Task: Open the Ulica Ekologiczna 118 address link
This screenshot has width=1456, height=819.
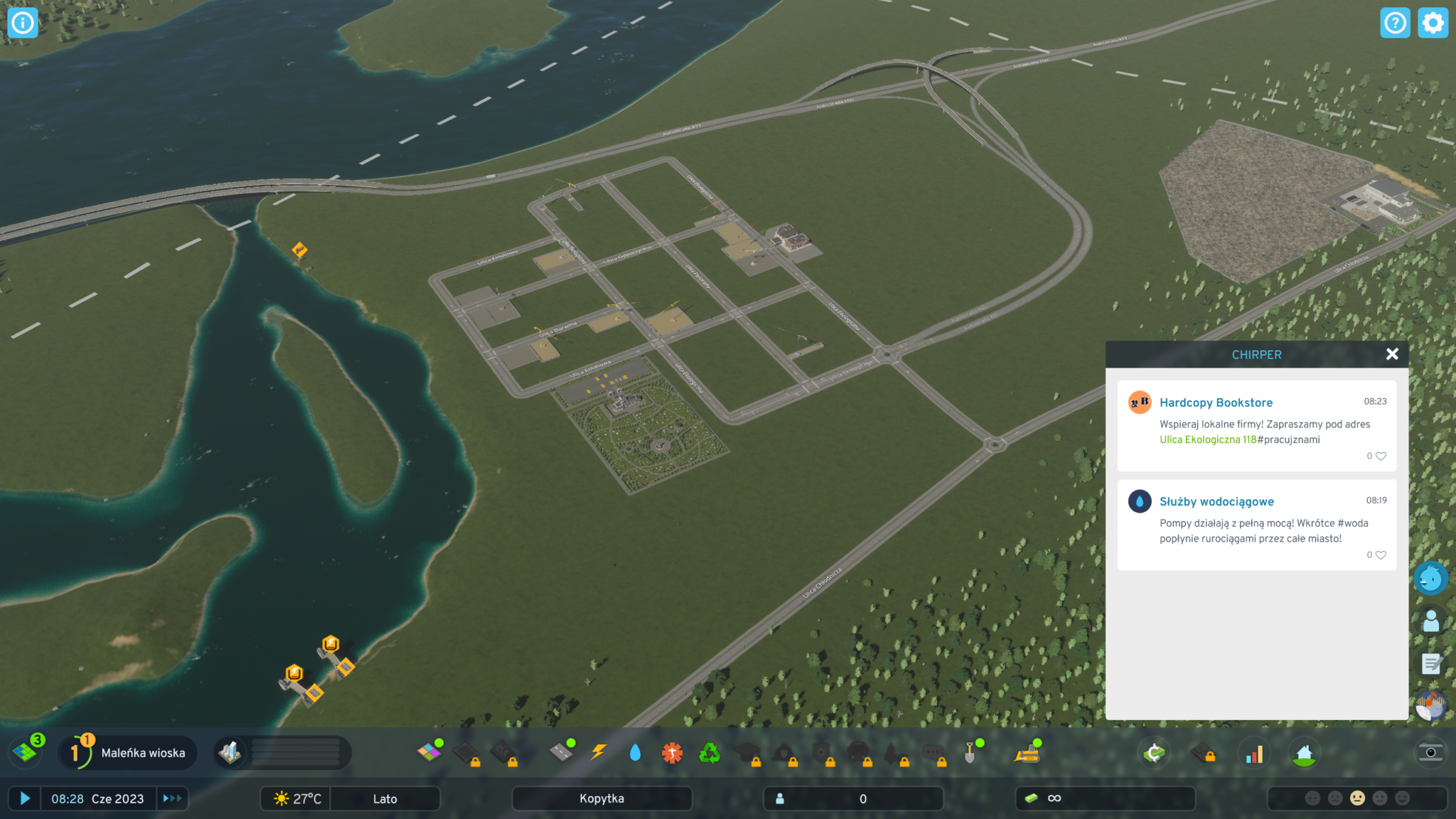Action: point(1208,440)
